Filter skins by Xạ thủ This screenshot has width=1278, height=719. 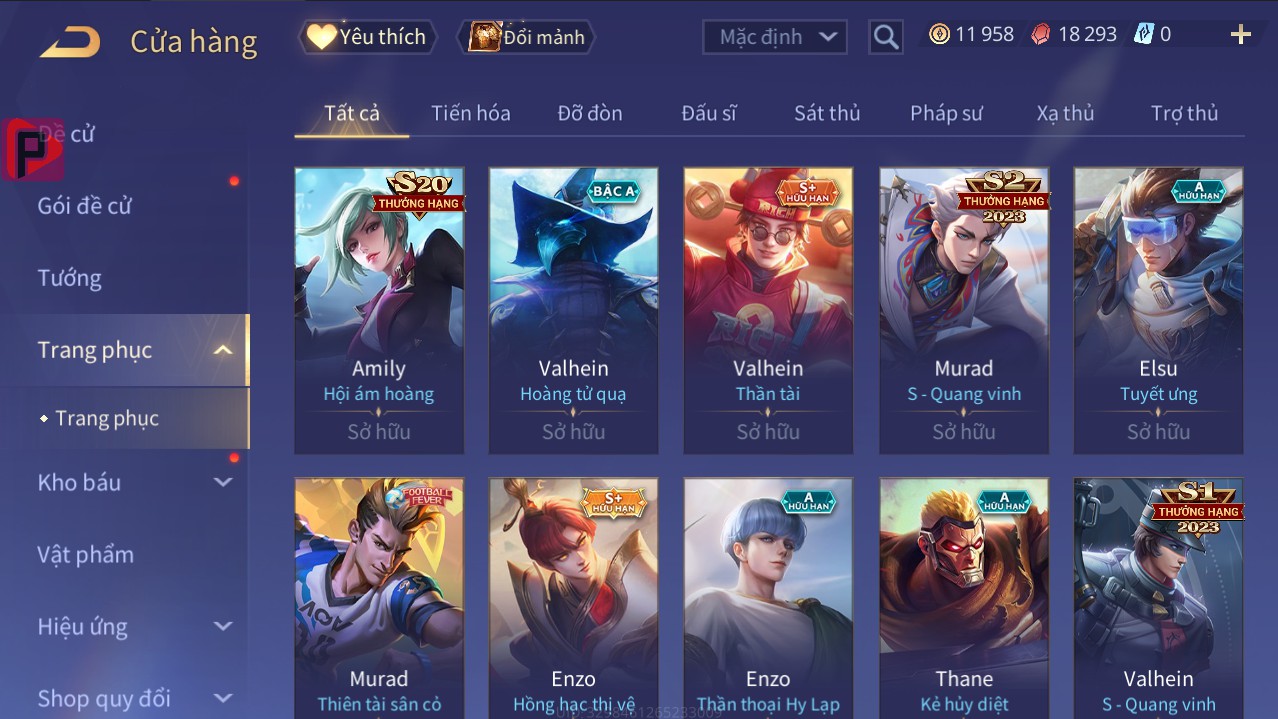[x=1065, y=113]
